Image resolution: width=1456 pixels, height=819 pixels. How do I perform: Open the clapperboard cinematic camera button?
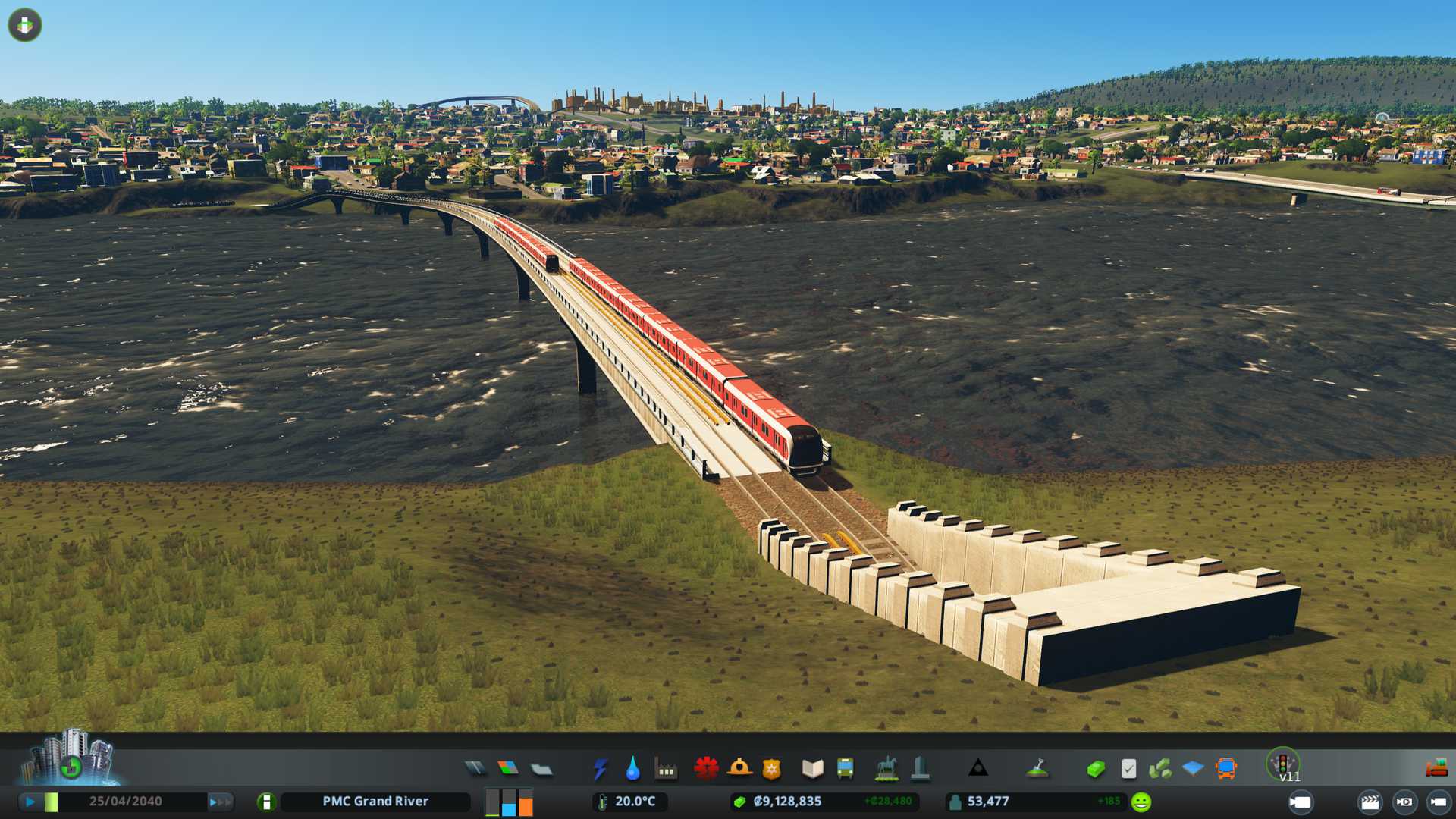[x=1370, y=802]
